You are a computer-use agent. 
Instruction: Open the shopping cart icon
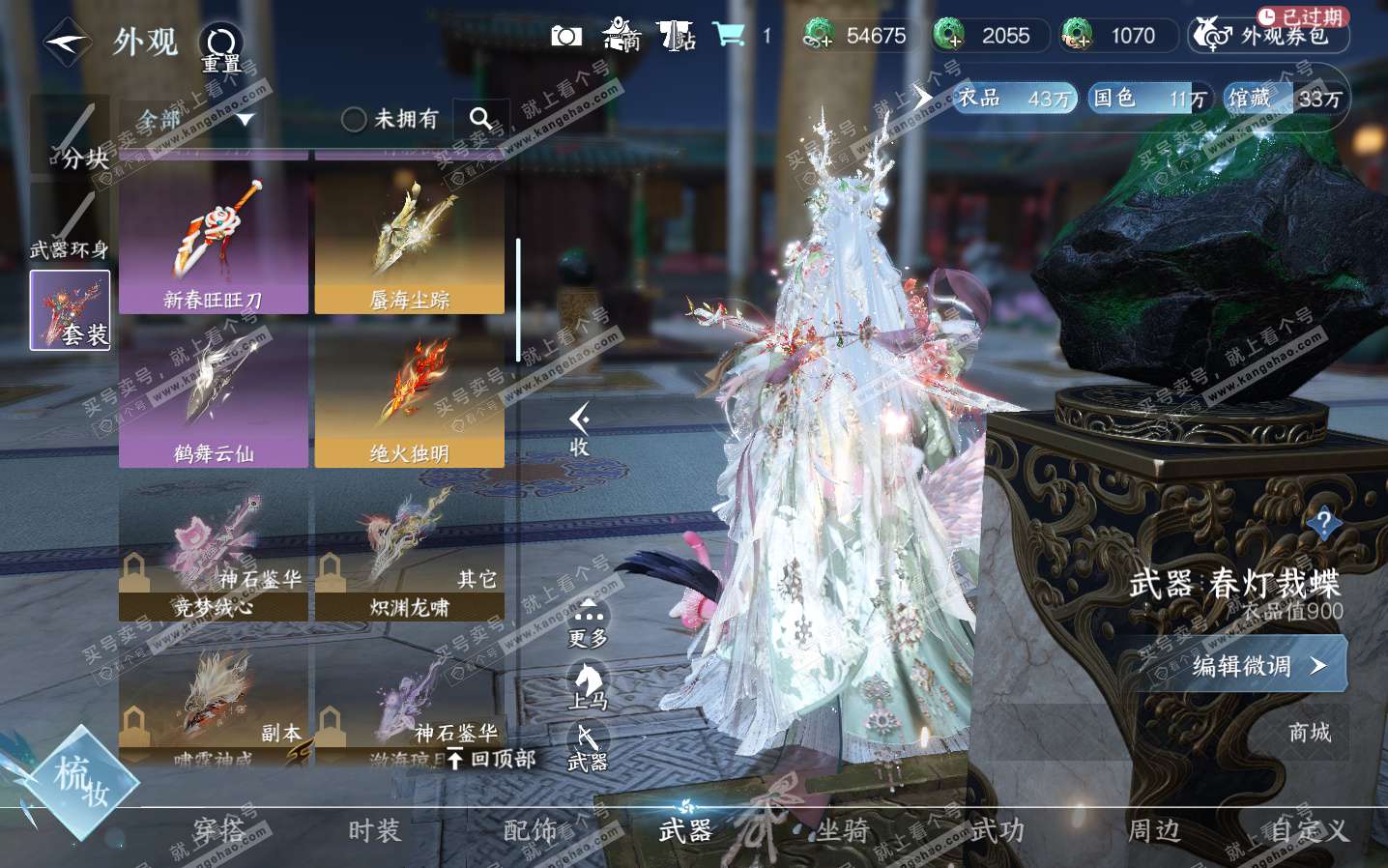[728, 36]
